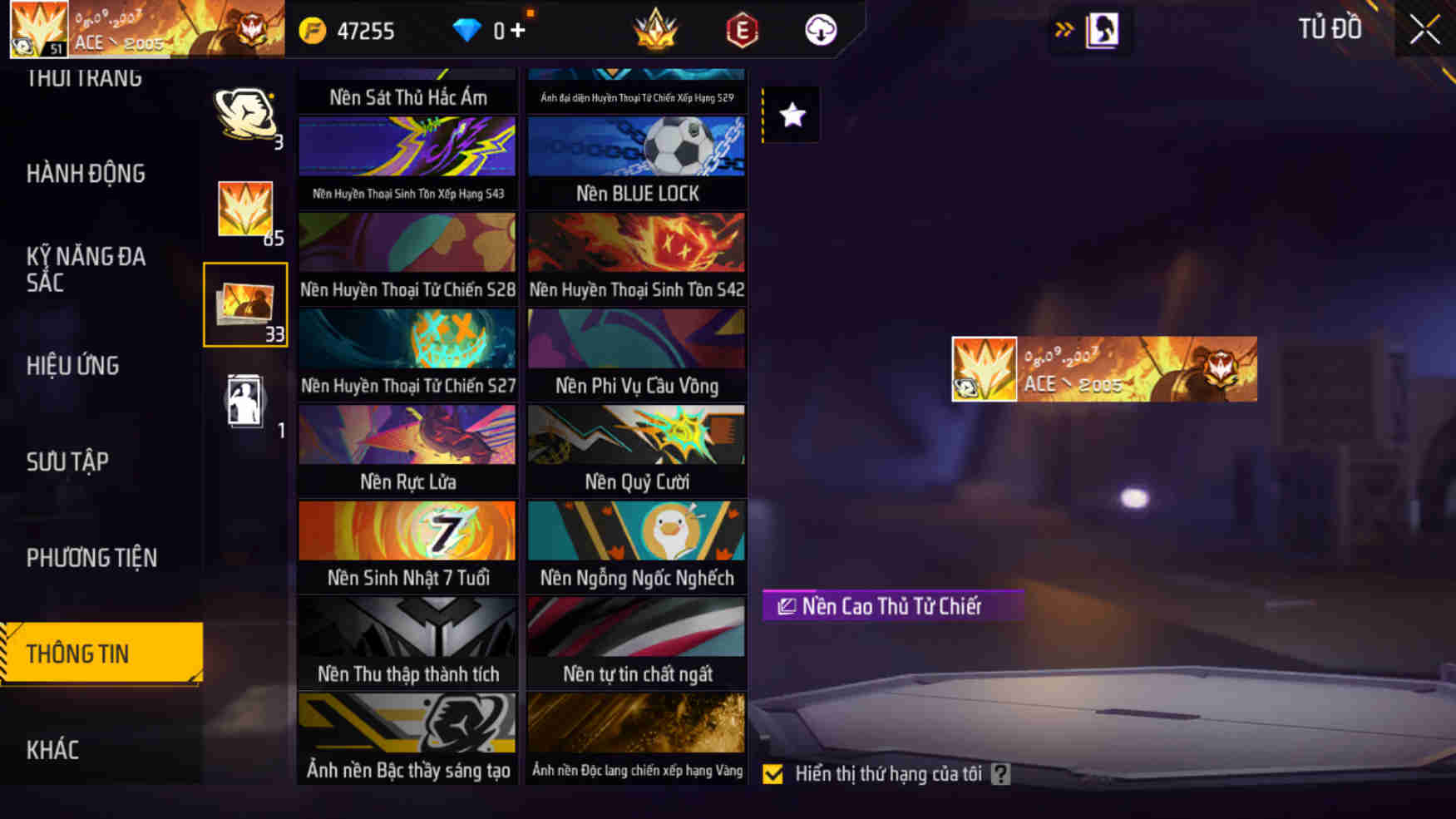Select the avatar frame category icon showing 1 item
This screenshot has width=1456, height=819.
244,403
